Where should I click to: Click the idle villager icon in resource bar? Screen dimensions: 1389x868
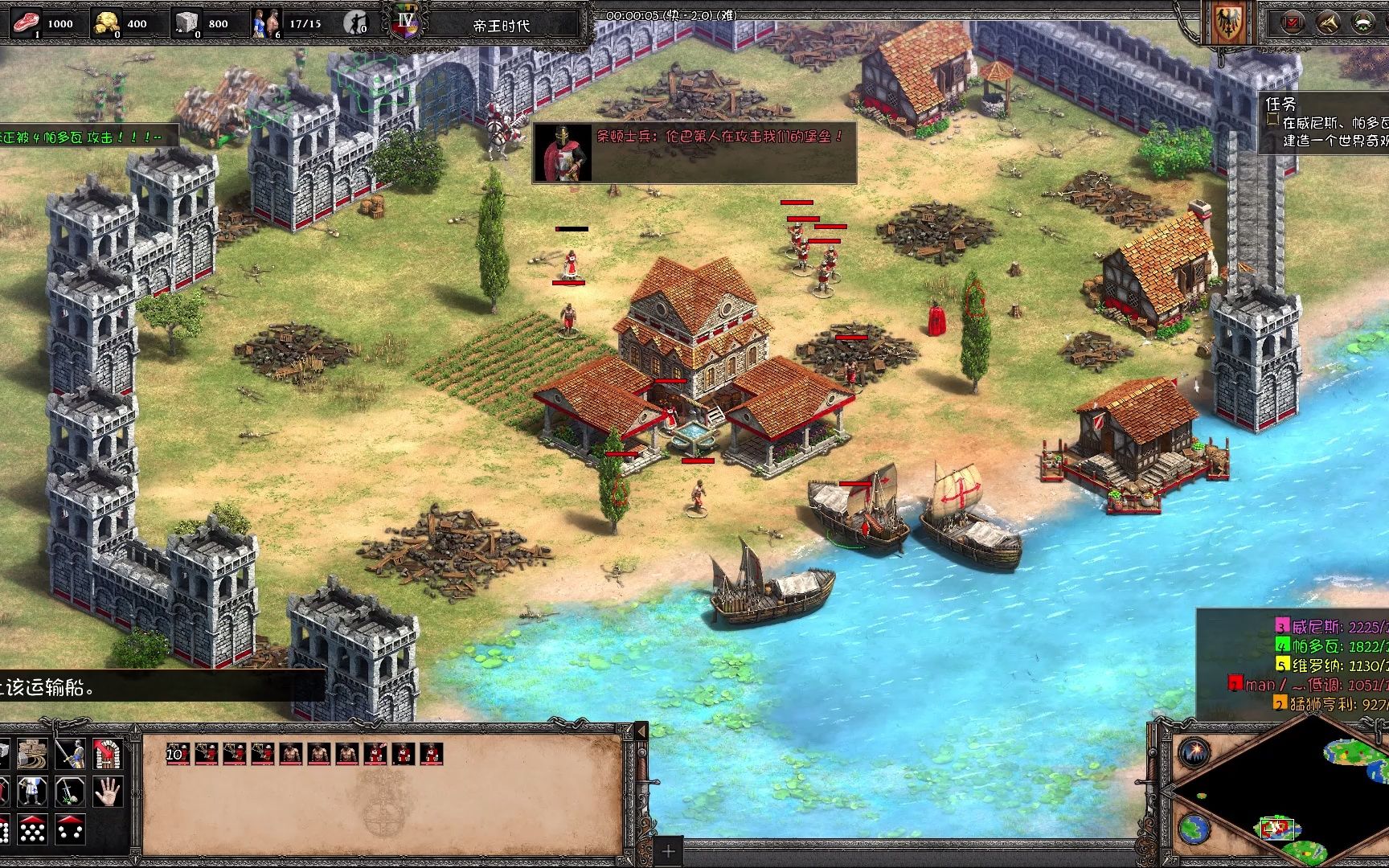(354, 23)
